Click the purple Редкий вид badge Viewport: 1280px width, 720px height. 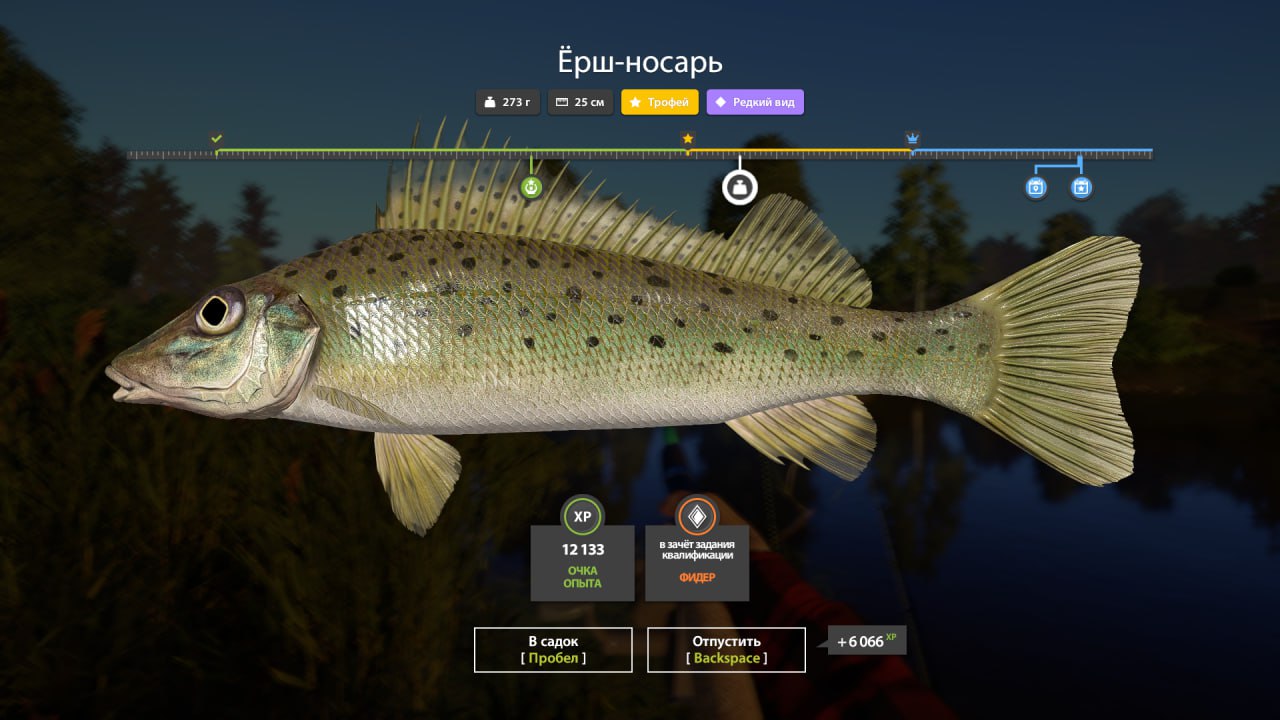tap(755, 102)
